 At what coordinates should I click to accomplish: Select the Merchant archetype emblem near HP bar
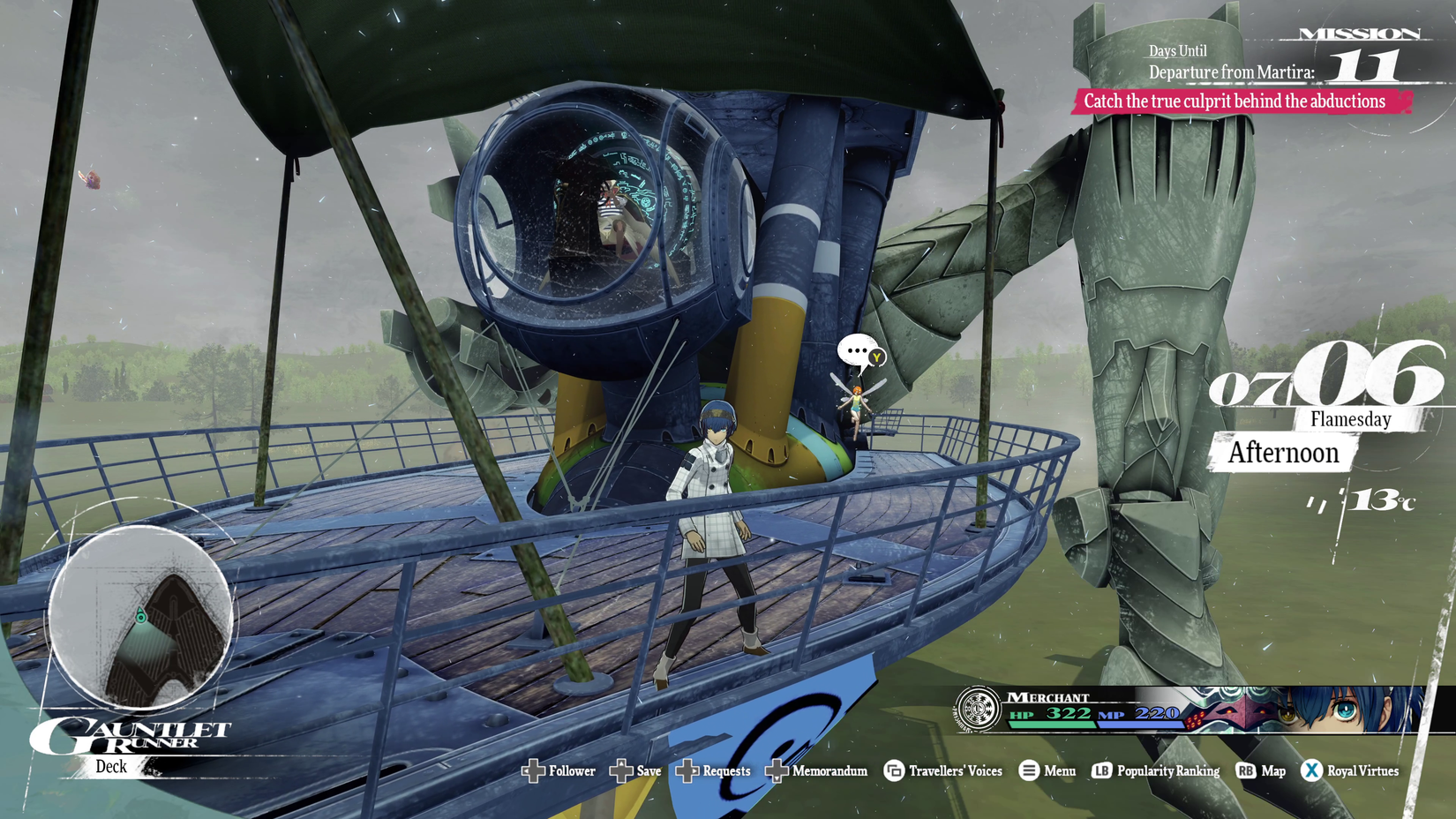(x=977, y=708)
